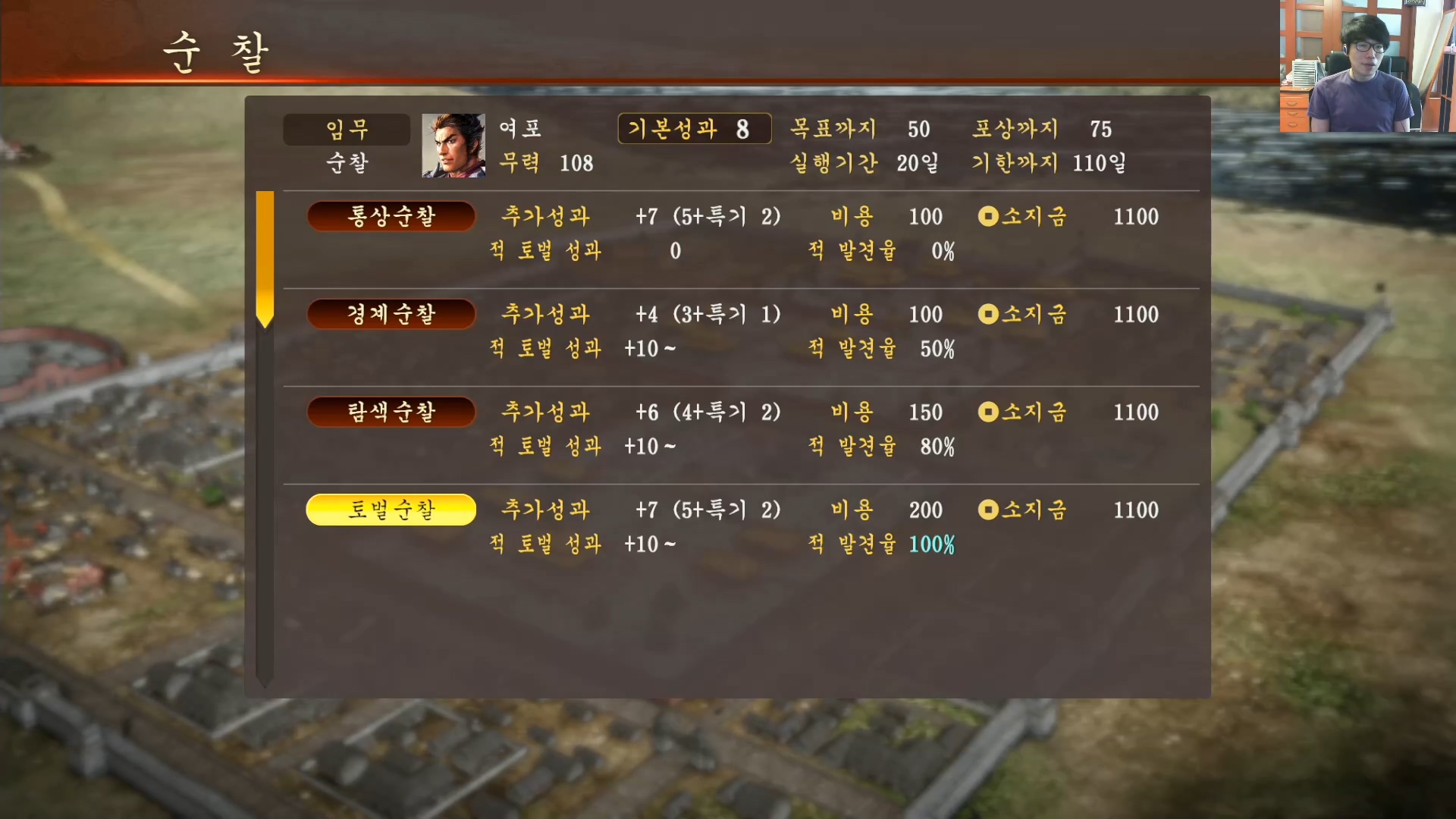Select the 여포 officer portrait
This screenshot has height=819, width=1456.
453,146
